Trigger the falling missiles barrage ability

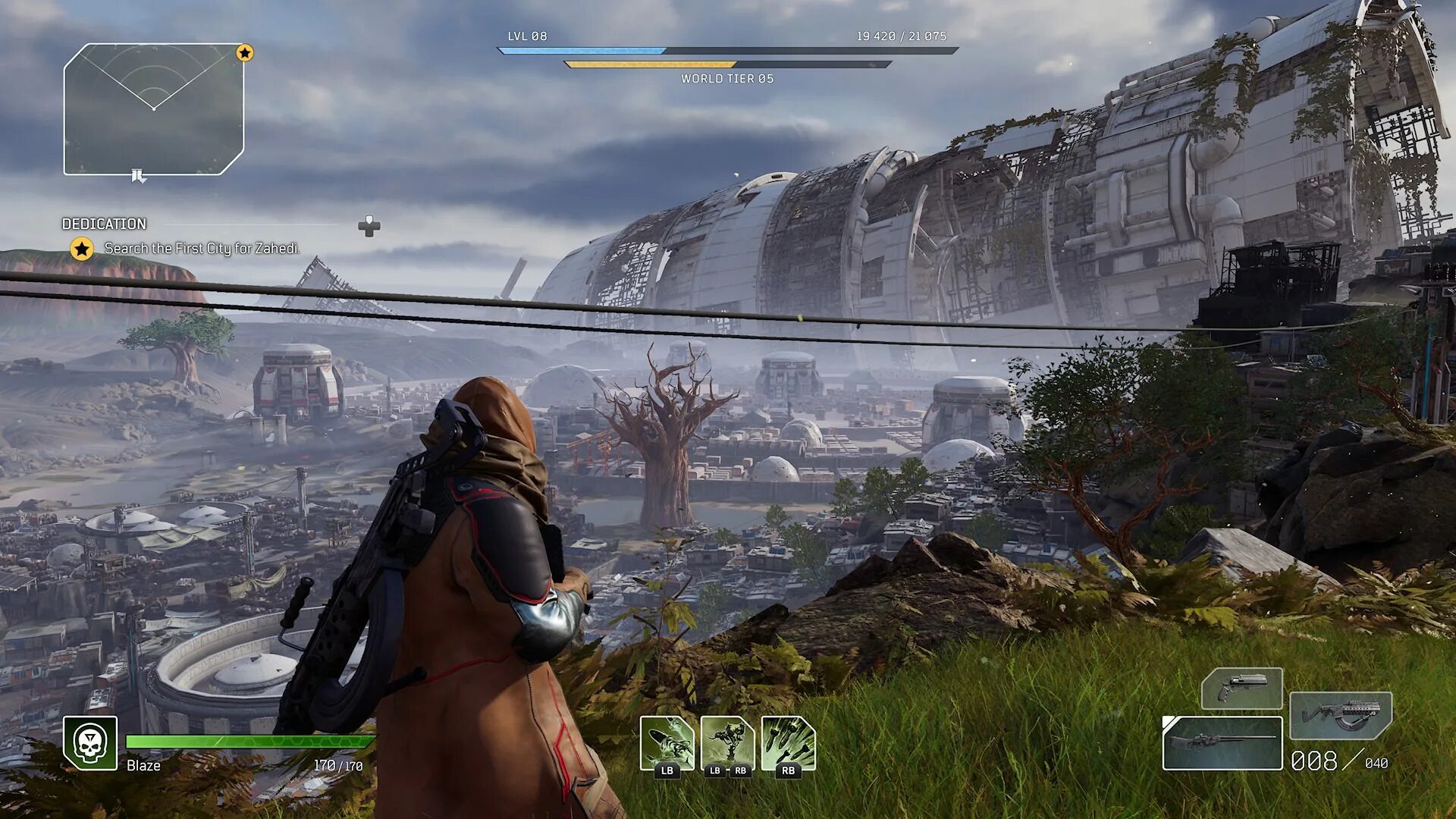tap(788, 744)
